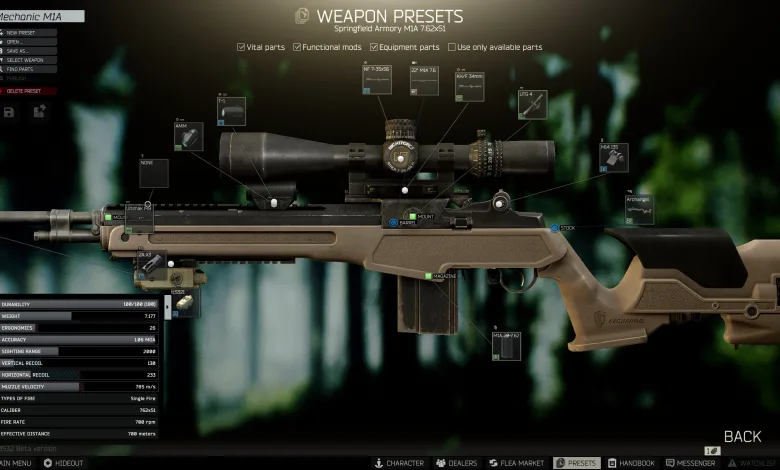
Task: Choose the Save As option
Action: click(x=21, y=51)
